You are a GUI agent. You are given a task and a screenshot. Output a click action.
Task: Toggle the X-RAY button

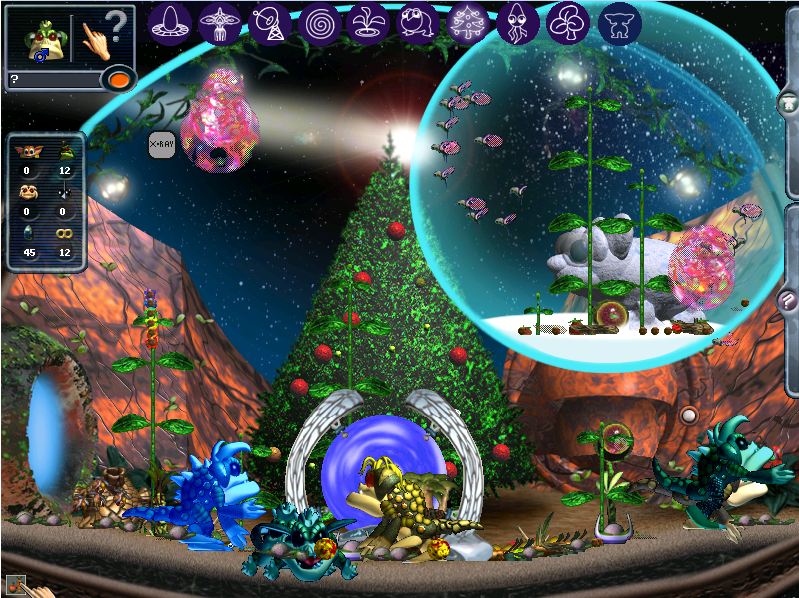(x=161, y=145)
